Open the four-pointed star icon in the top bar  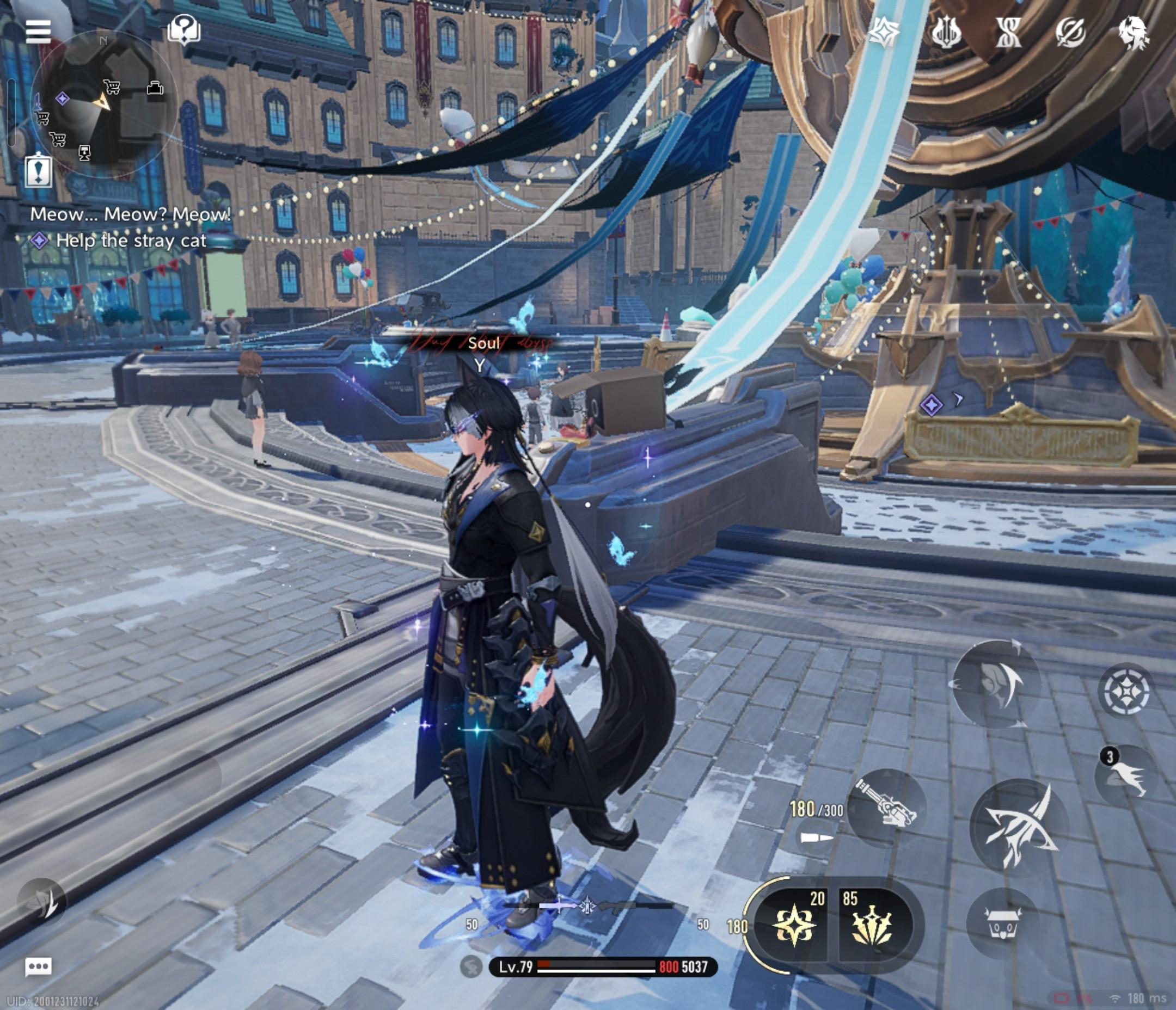pos(884,32)
